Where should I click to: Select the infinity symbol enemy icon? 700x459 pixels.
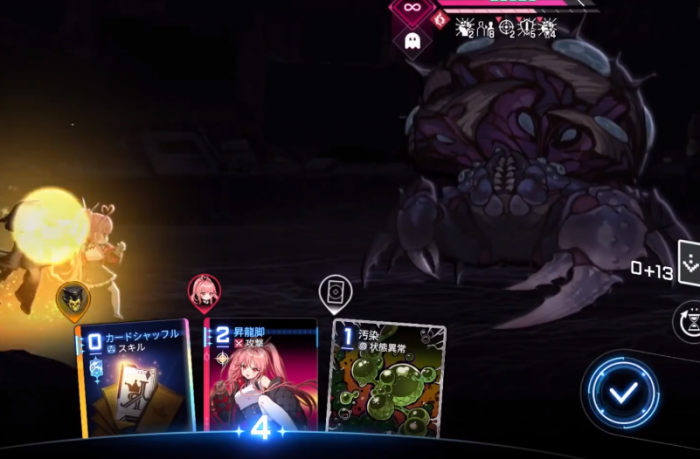[411, 8]
